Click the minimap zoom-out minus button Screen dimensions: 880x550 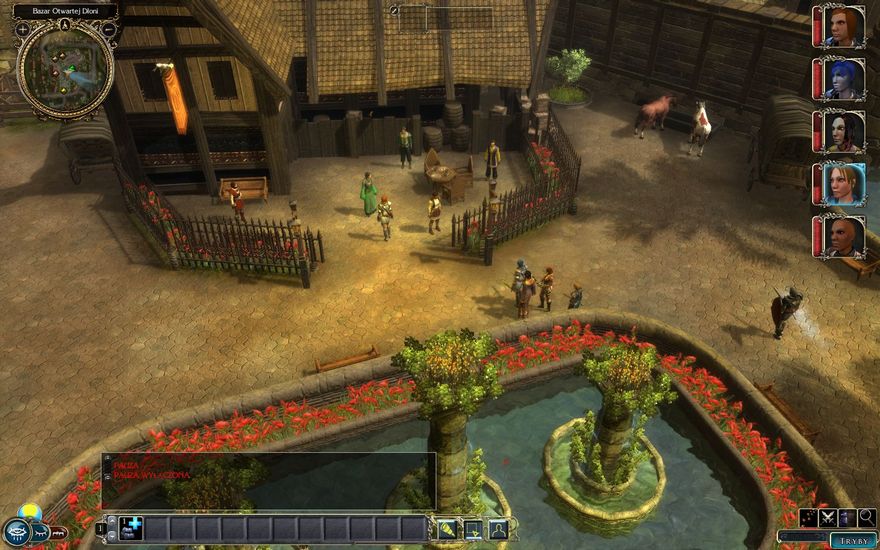click(x=108, y=30)
